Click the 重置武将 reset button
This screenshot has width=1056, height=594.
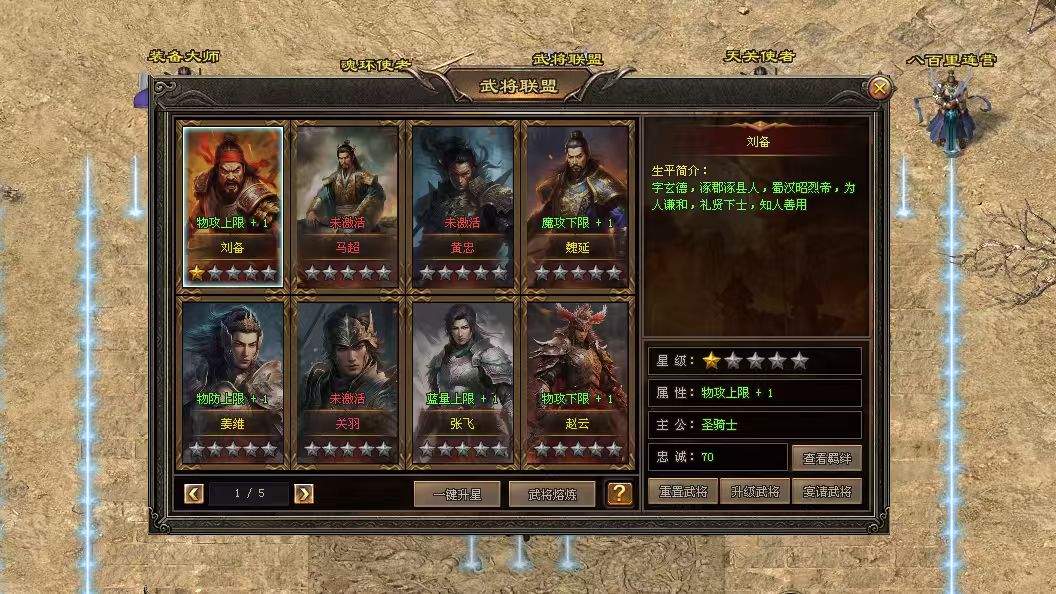pos(683,491)
